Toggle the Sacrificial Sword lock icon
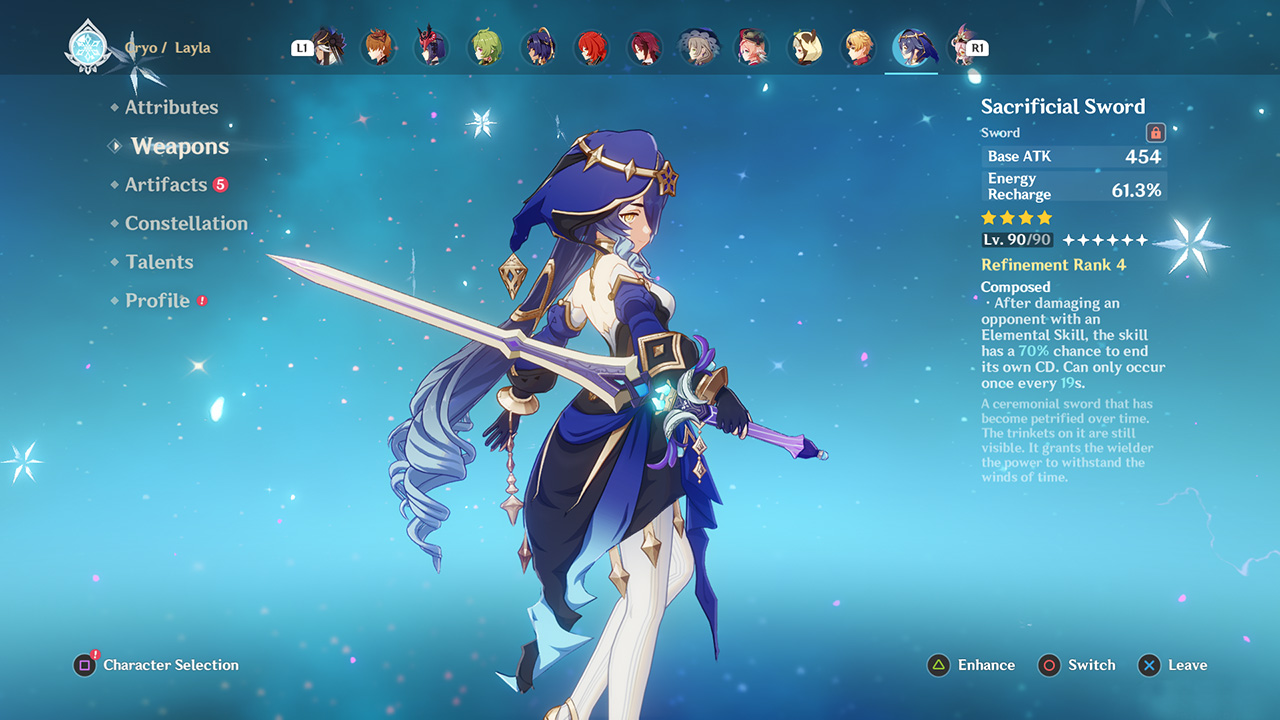The width and height of the screenshot is (1280, 720). [1155, 132]
